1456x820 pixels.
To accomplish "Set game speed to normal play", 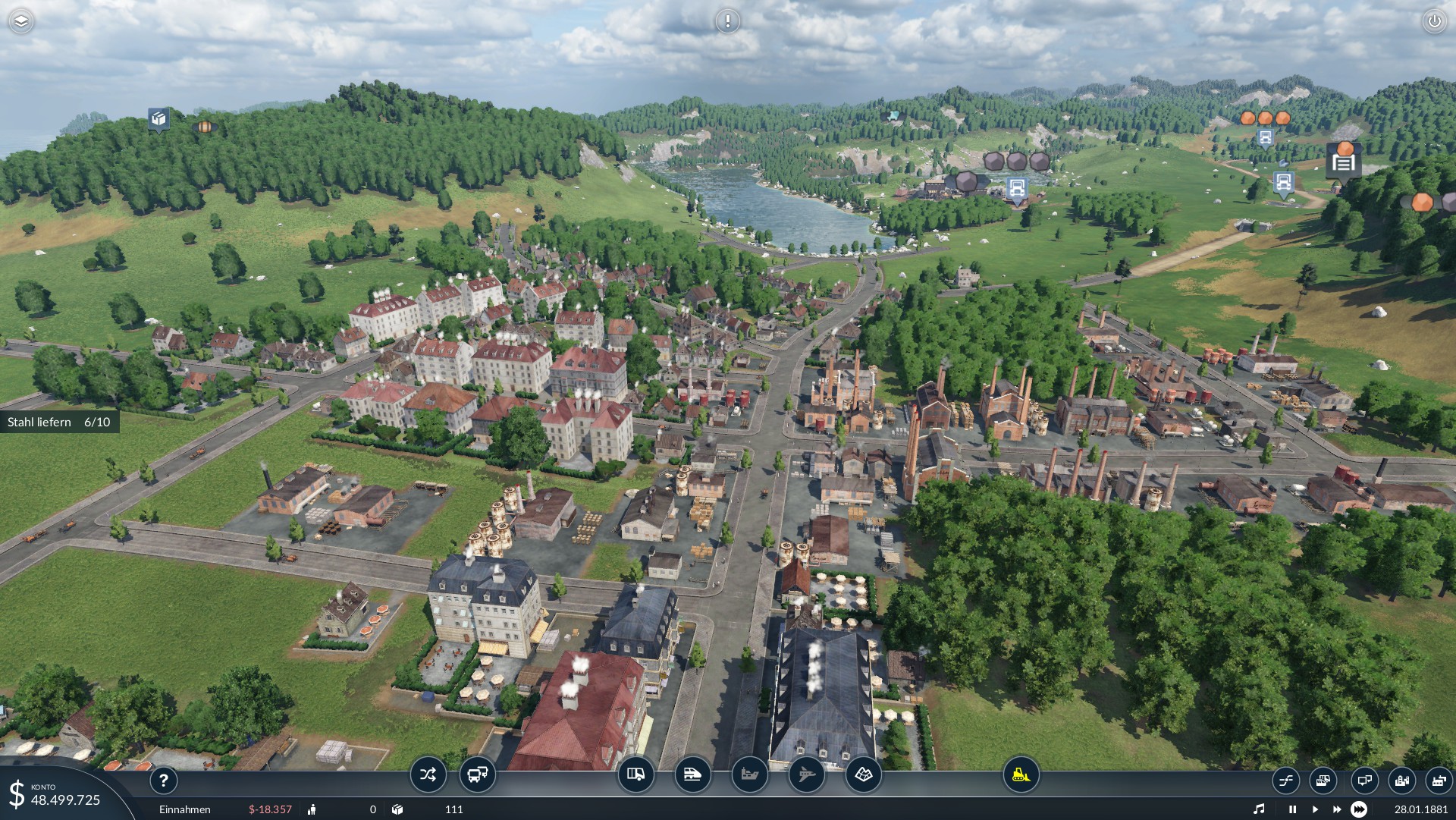I will coord(1314,809).
